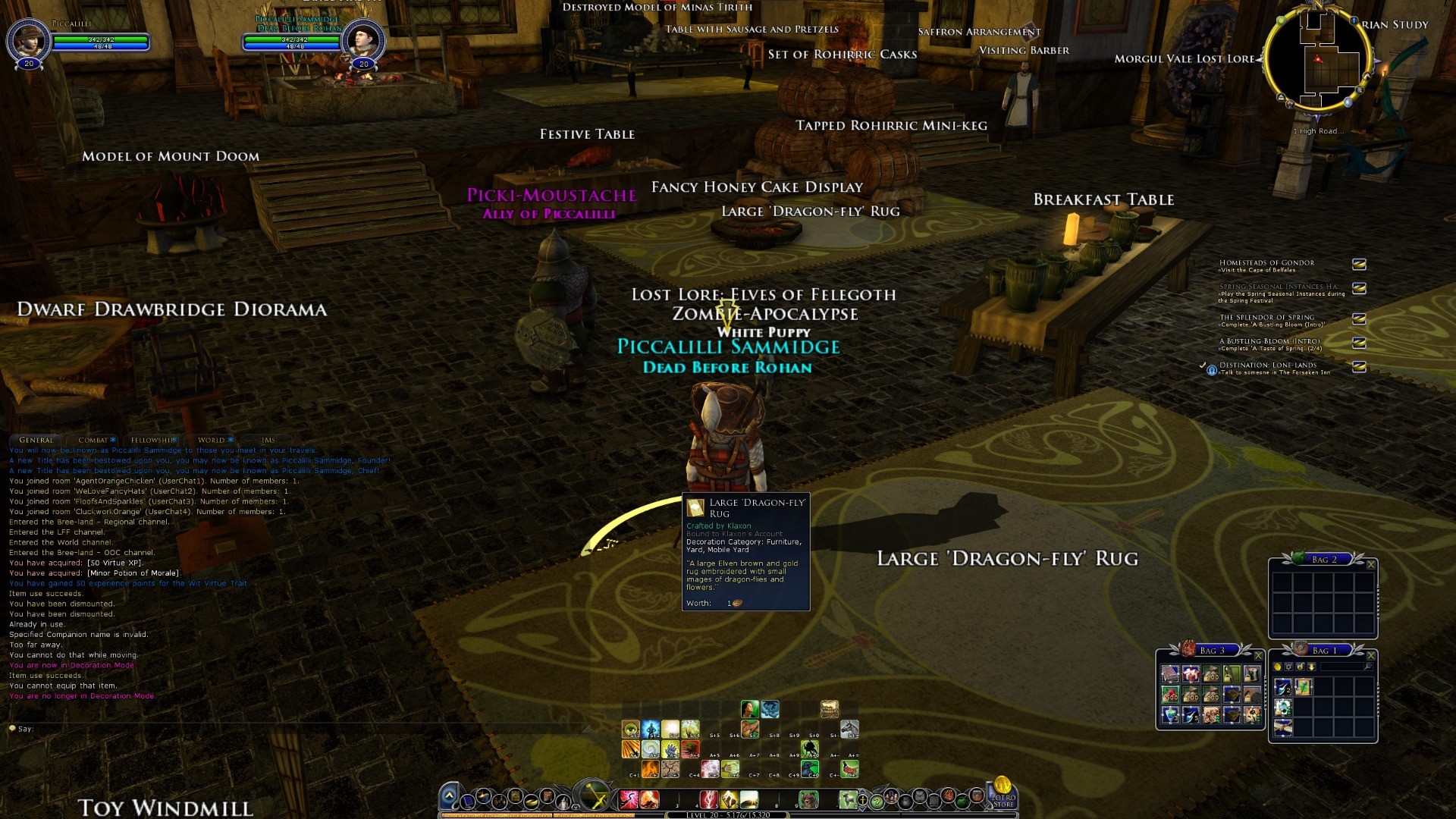Switch to the Fellowship chat tab
The height and width of the screenshot is (819, 1456).
click(152, 440)
